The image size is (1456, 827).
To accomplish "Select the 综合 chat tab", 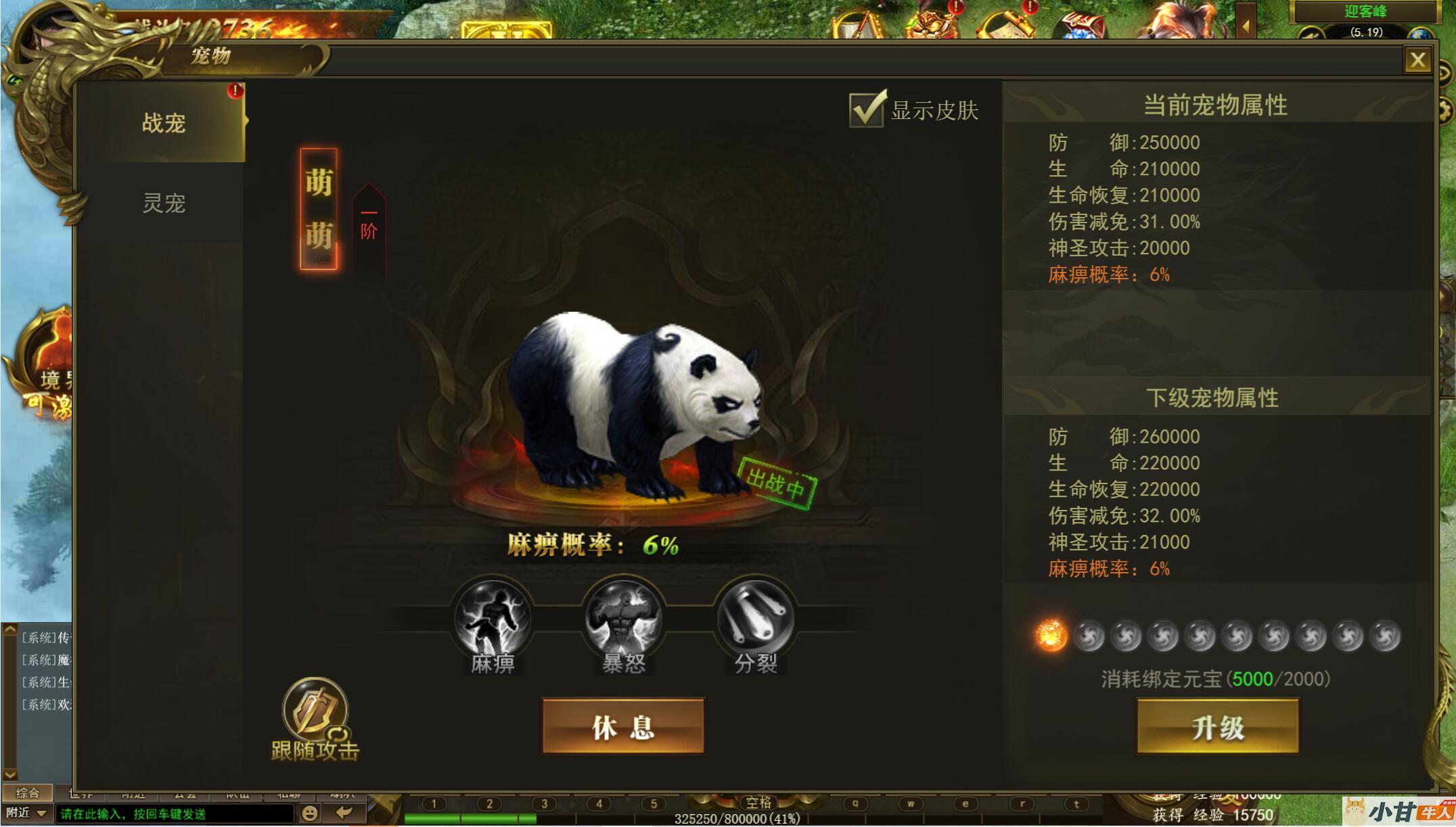I will pos(27,793).
